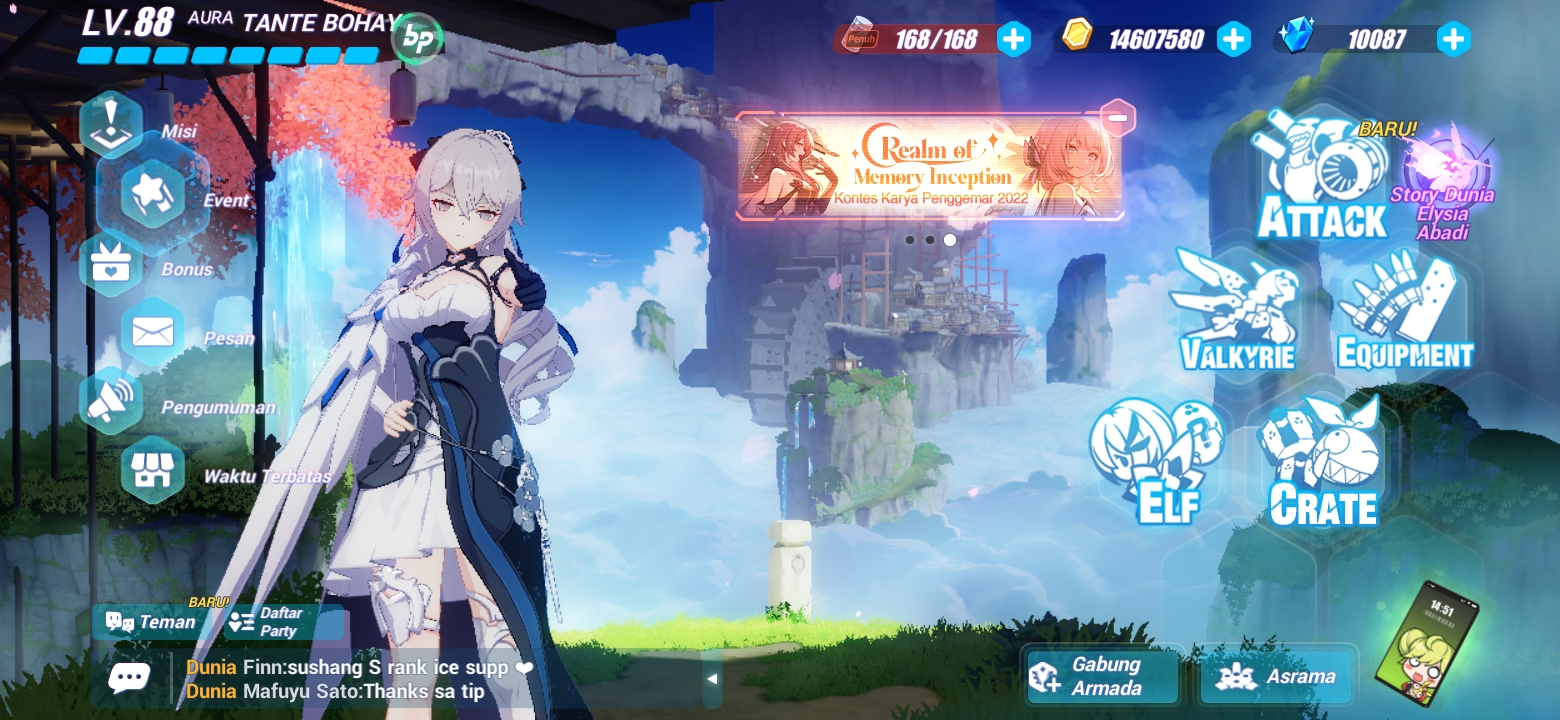Hide the chat panel with the arrow
The width and height of the screenshot is (1560, 720).
coord(713,677)
